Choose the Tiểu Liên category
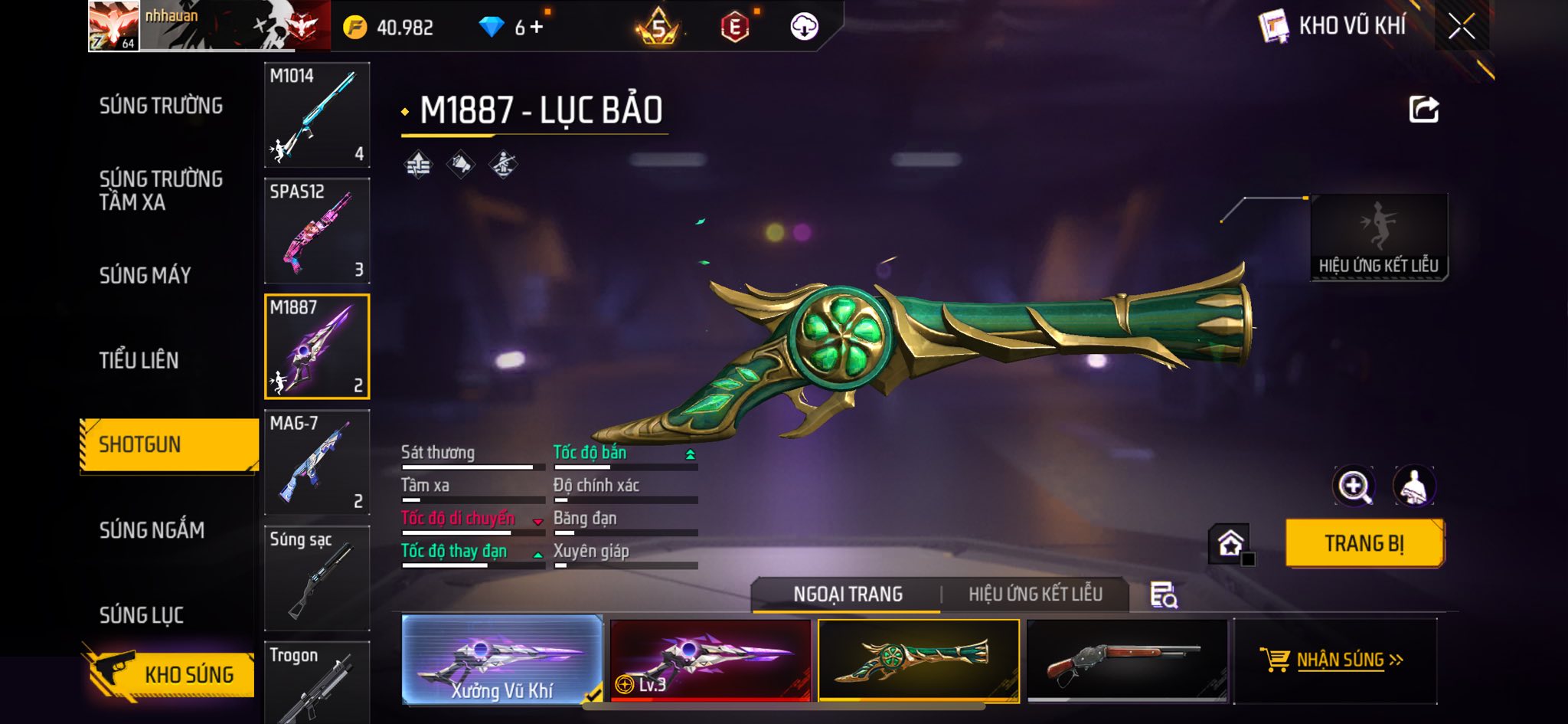 point(139,360)
